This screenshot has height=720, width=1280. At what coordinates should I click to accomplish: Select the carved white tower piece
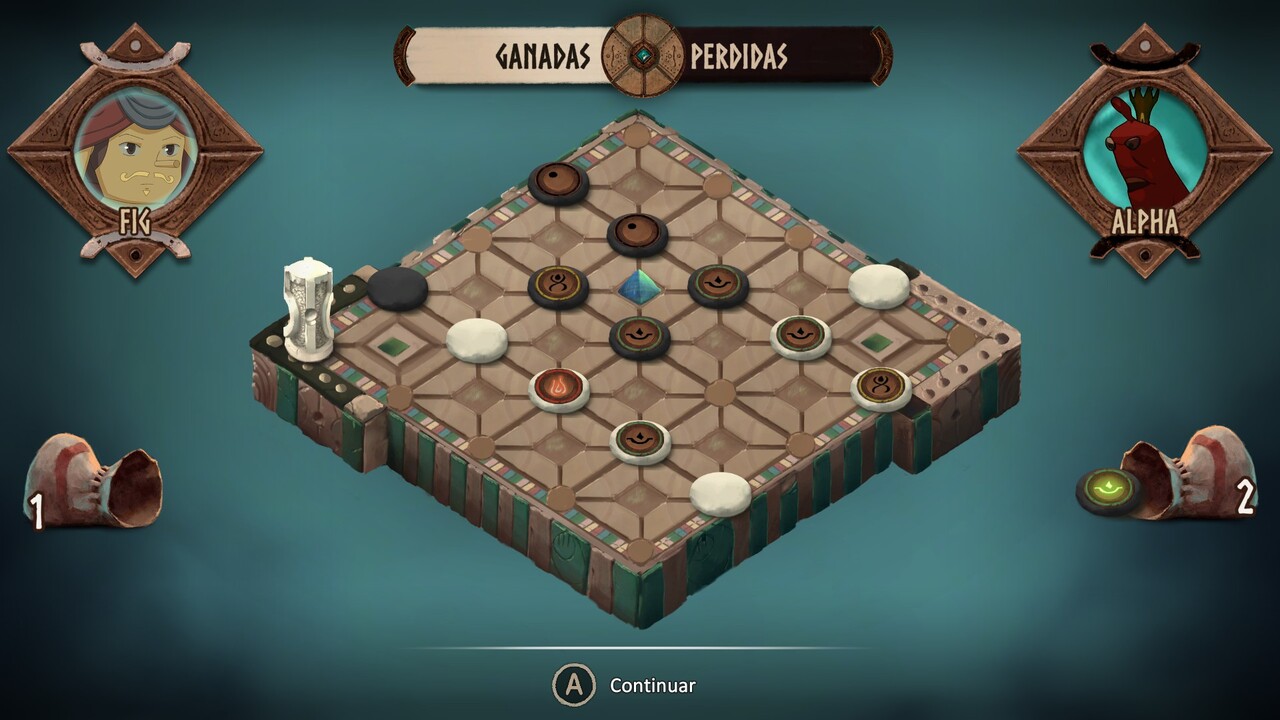tap(307, 306)
